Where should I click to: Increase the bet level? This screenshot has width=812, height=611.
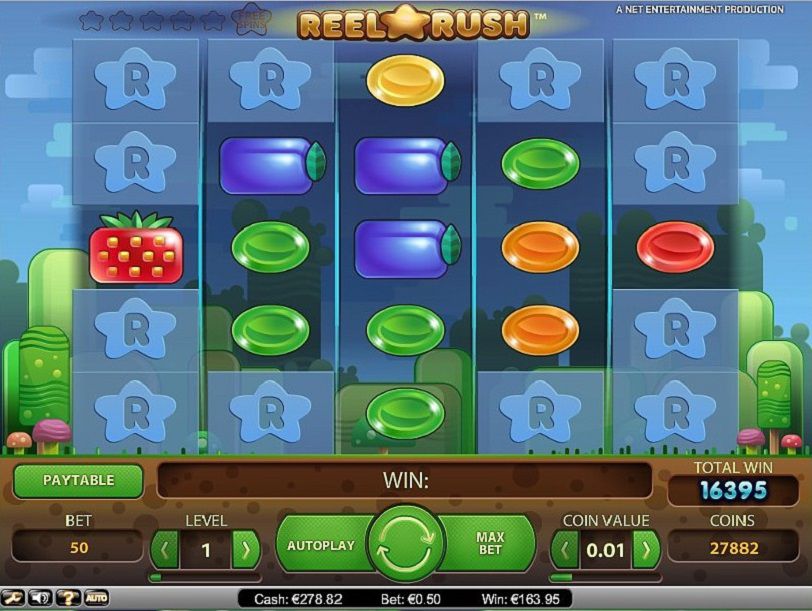point(246,549)
